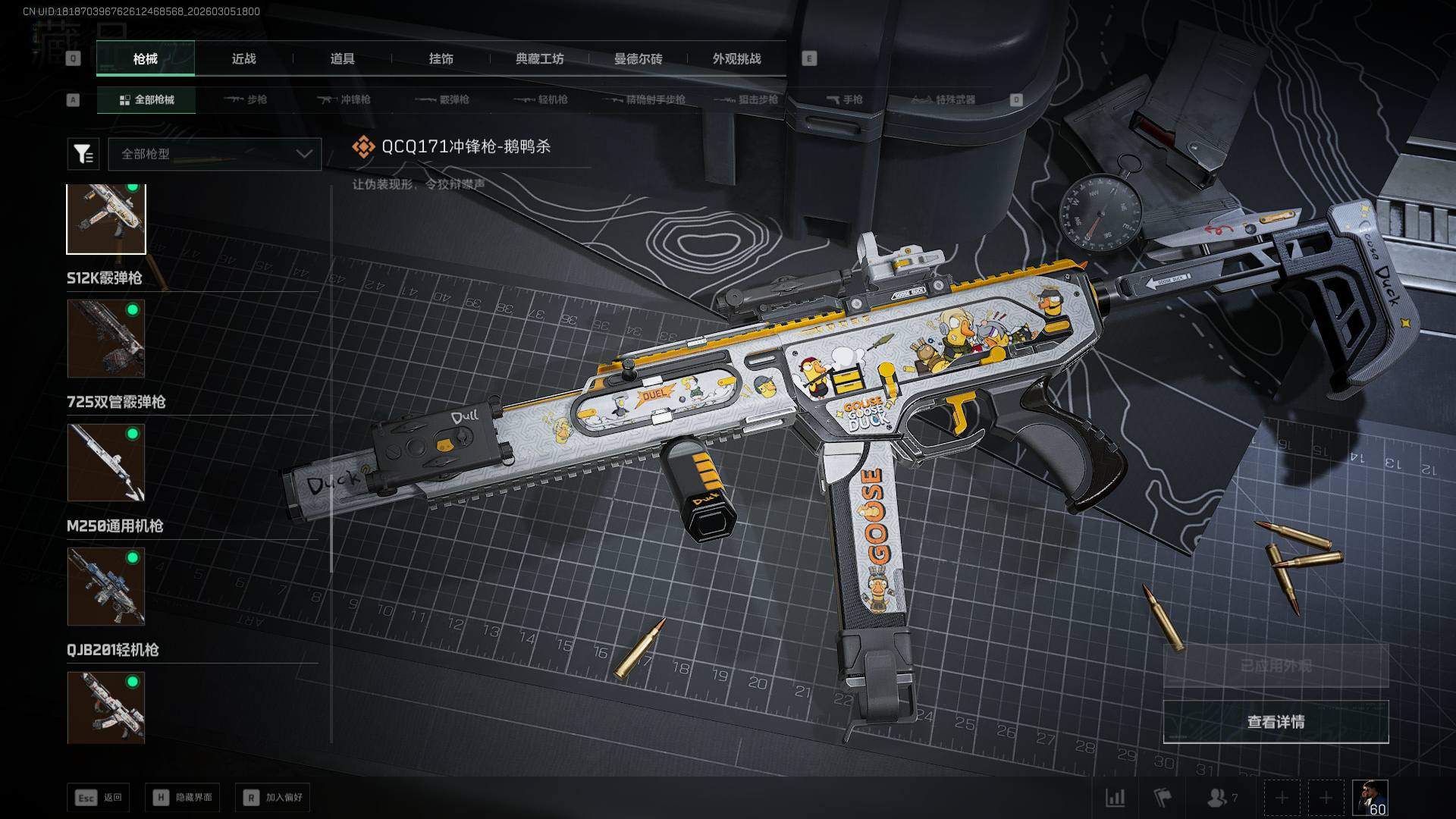Select the 挂饰 tab

coord(441,58)
